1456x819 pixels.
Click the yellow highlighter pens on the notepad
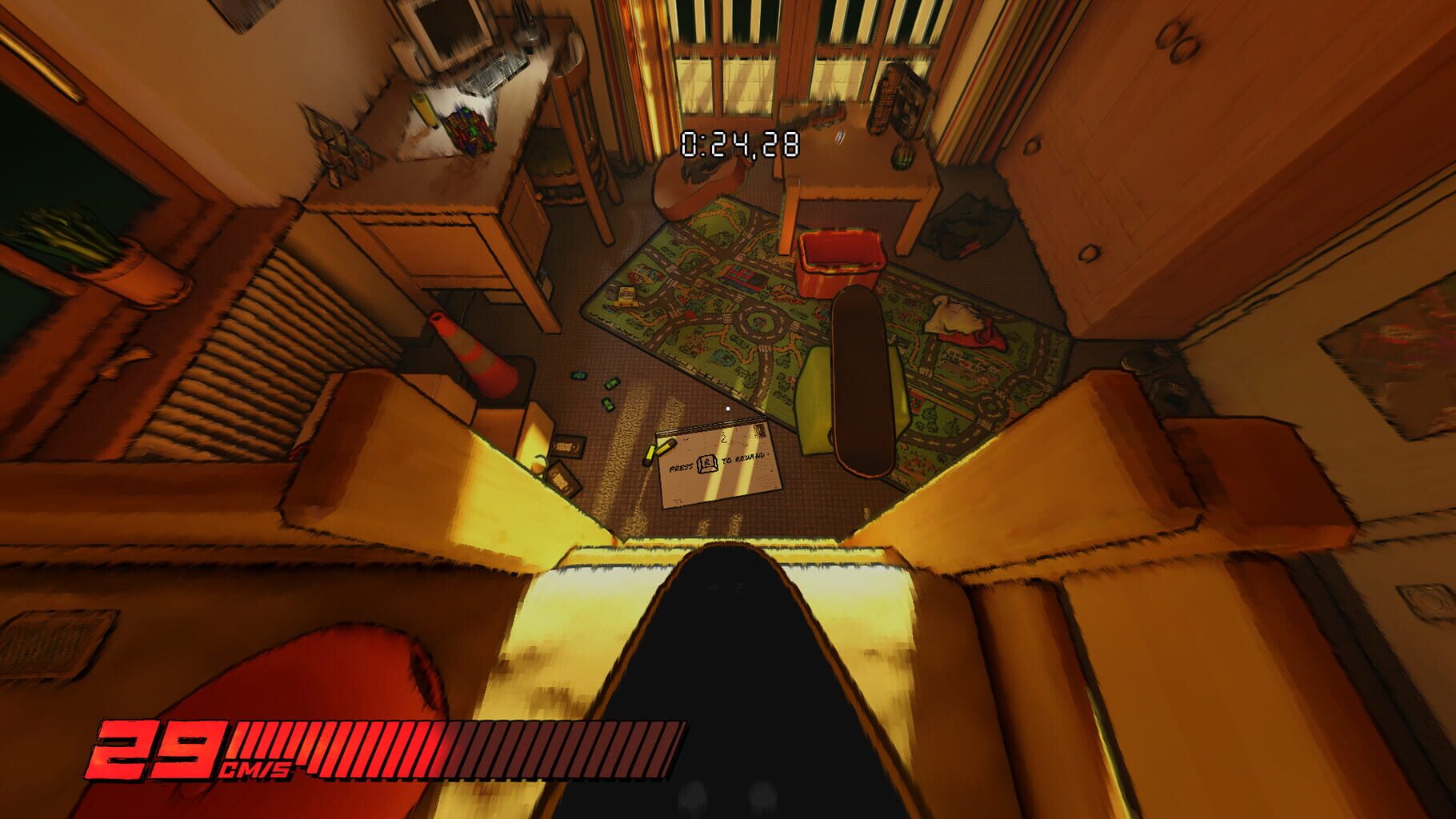pos(660,451)
